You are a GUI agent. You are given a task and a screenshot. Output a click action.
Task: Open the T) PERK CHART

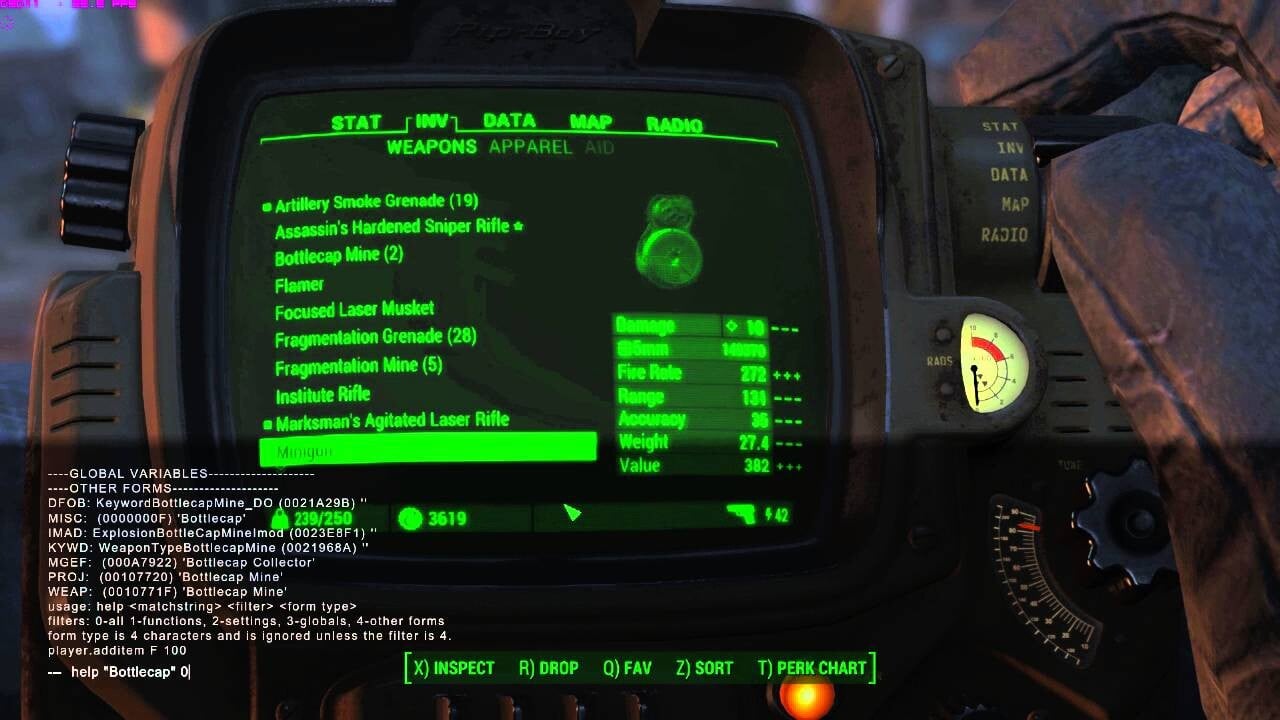coord(812,668)
